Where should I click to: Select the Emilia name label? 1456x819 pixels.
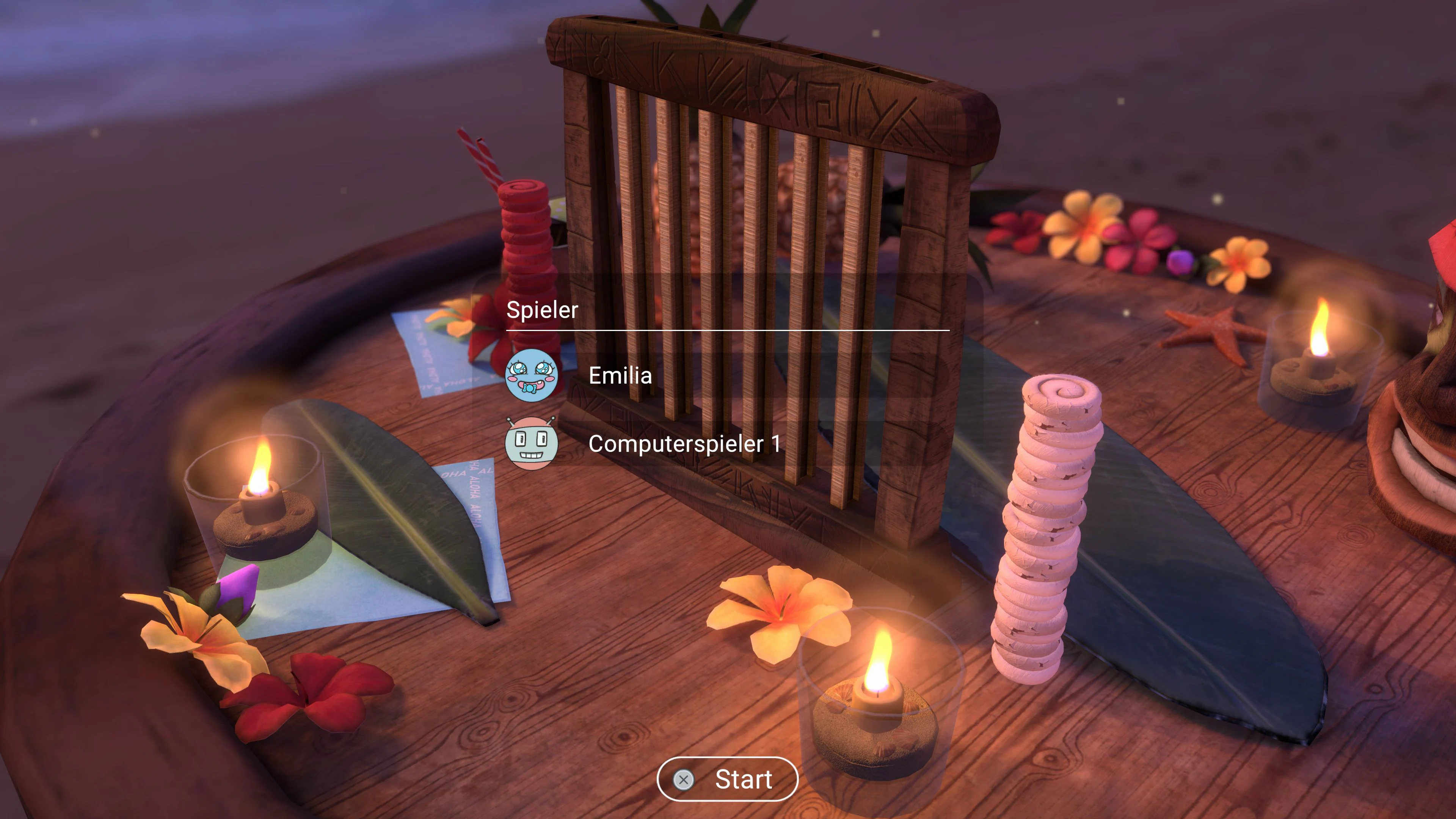[620, 376]
